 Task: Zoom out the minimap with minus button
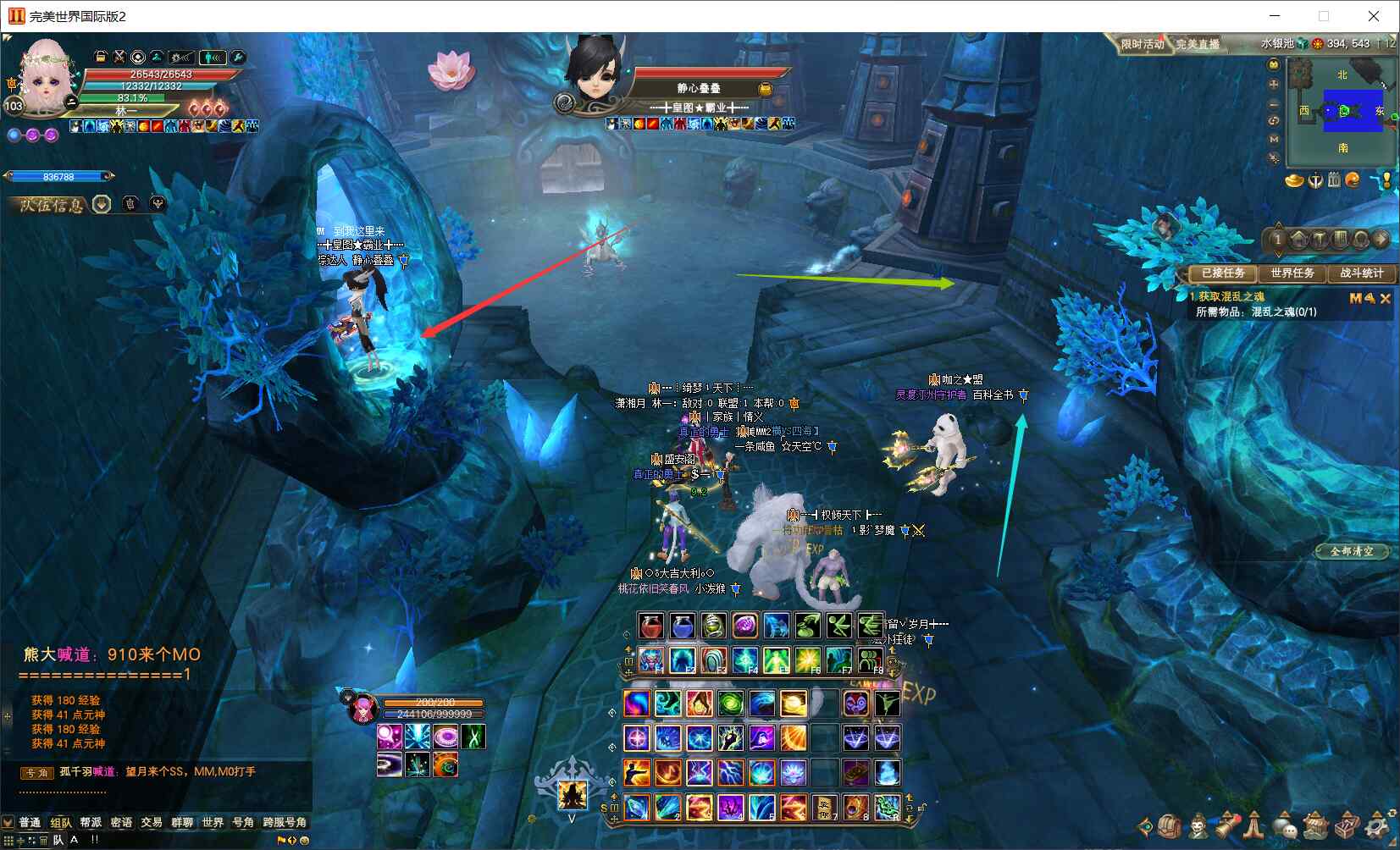coord(1274,103)
